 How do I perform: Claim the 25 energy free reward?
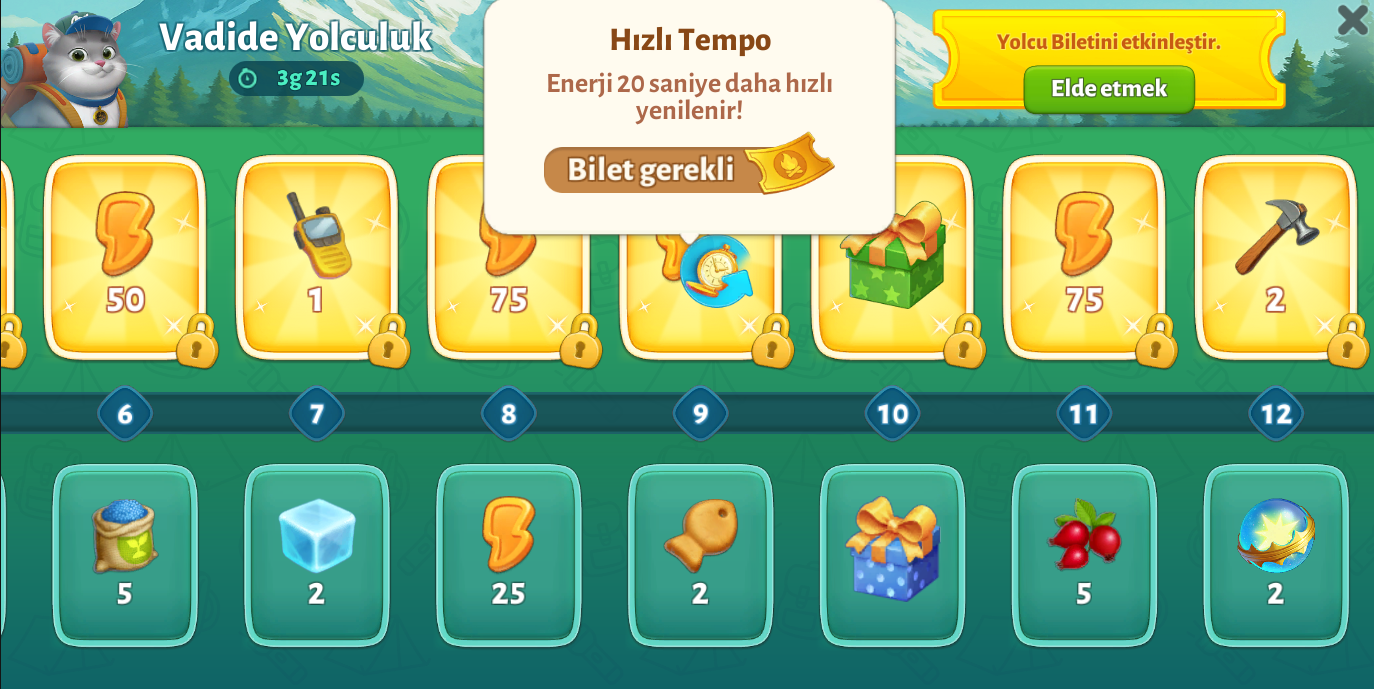[509, 554]
